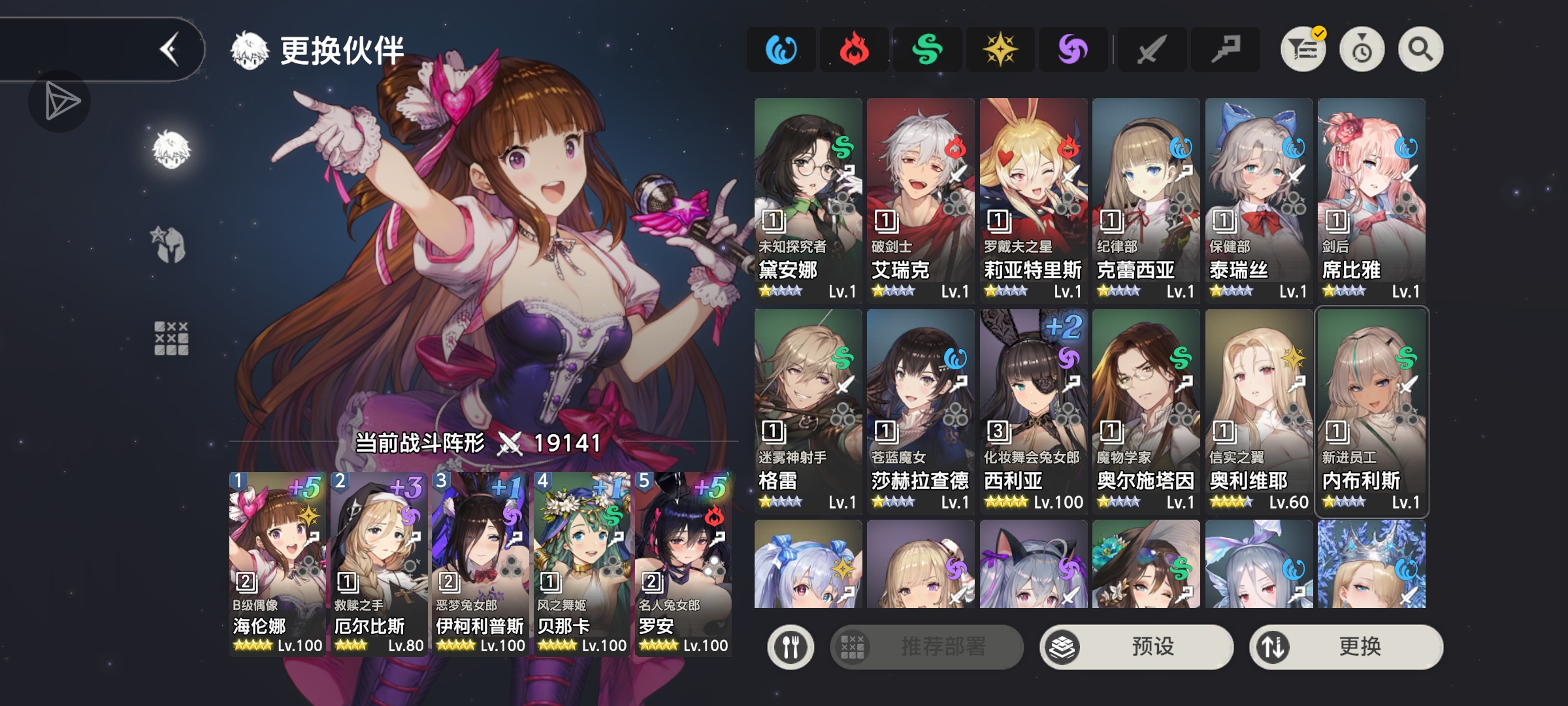This screenshot has width=1568, height=706.
Task: Switch to the helmet equipment tab
Action: [171, 244]
